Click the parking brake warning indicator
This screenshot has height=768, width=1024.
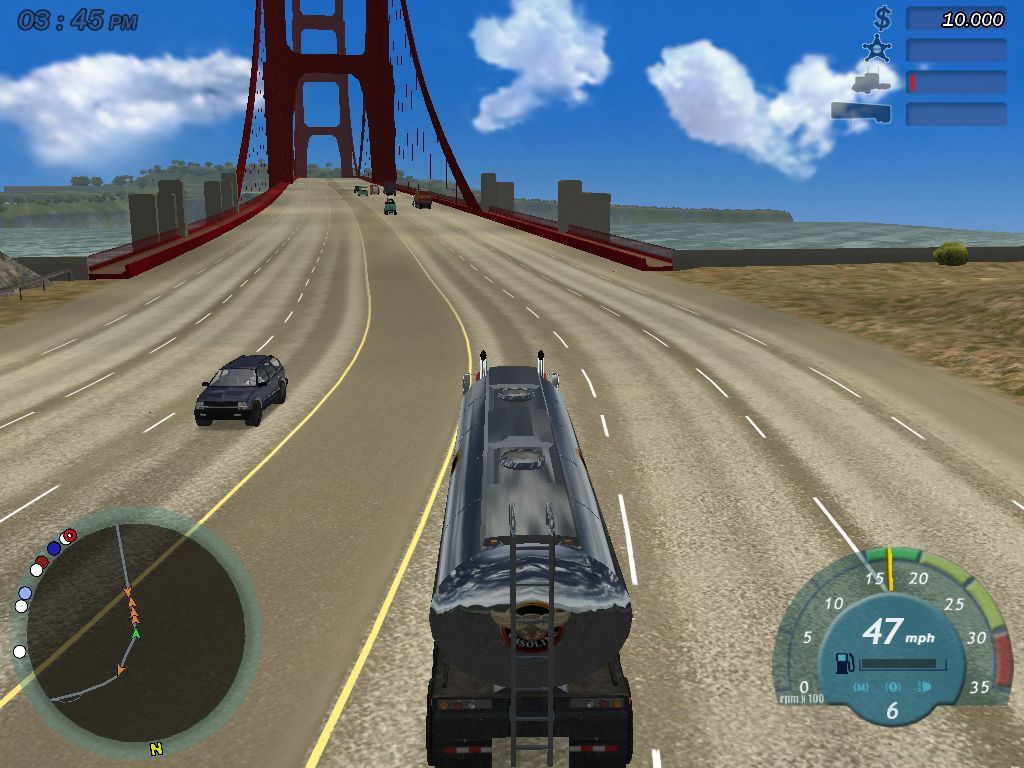(x=893, y=687)
